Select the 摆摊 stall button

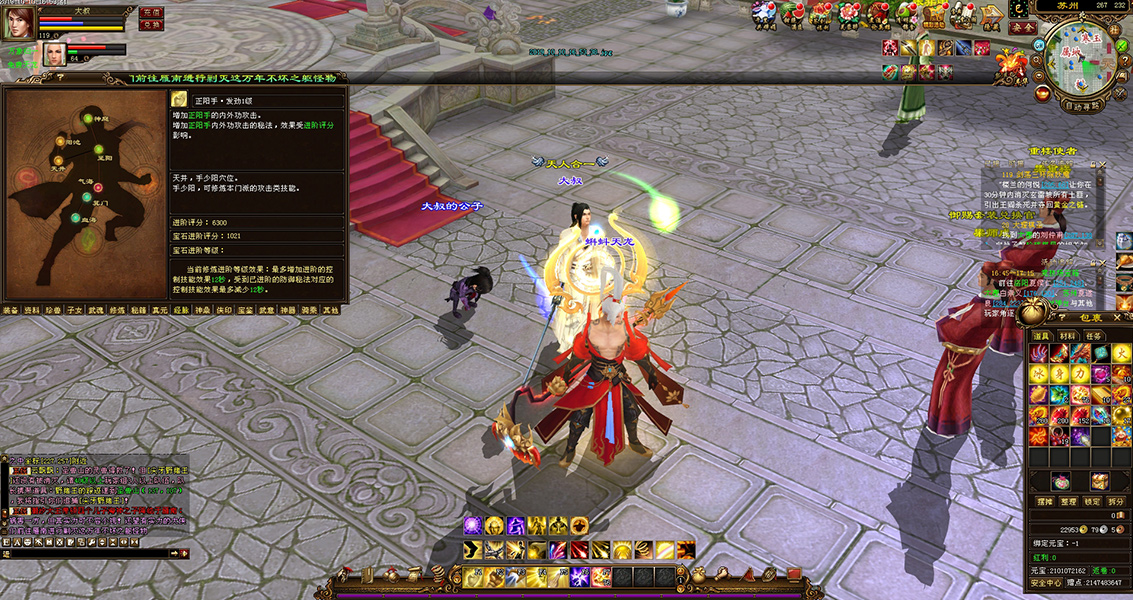tap(1045, 501)
